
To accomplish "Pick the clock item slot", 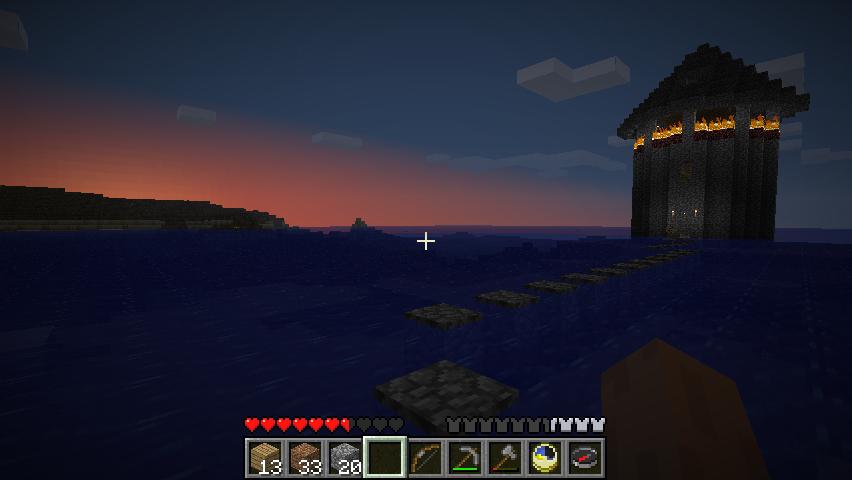I will 545,458.
